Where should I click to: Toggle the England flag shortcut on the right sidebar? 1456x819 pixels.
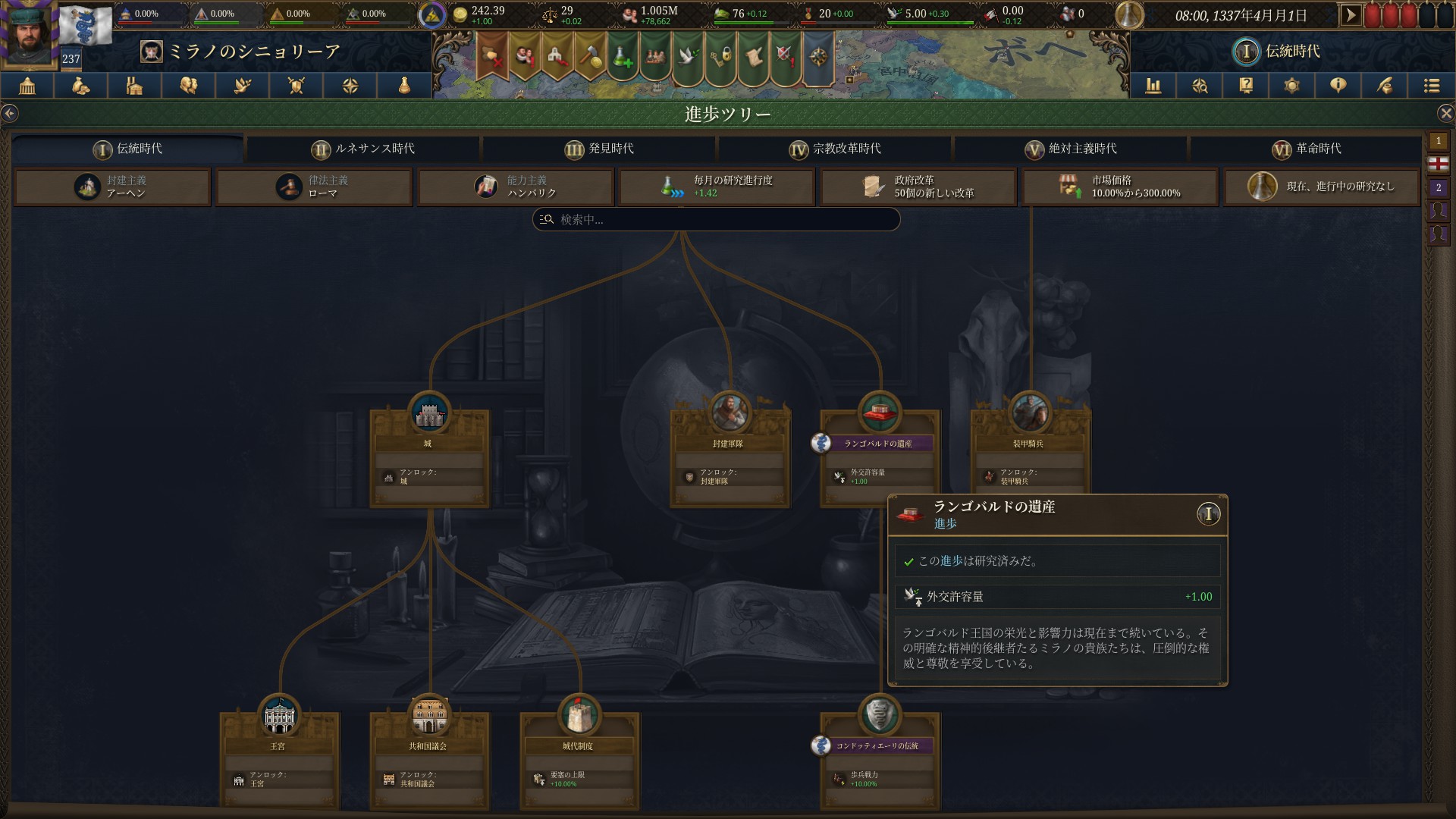pyautogui.click(x=1439, y=163)
